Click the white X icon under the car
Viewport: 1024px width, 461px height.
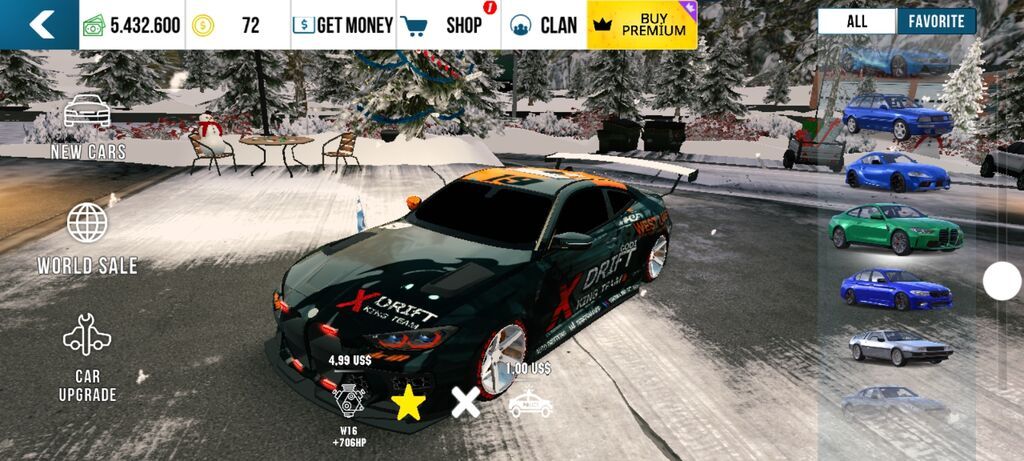pyautogui.click(x=465, y=403)
